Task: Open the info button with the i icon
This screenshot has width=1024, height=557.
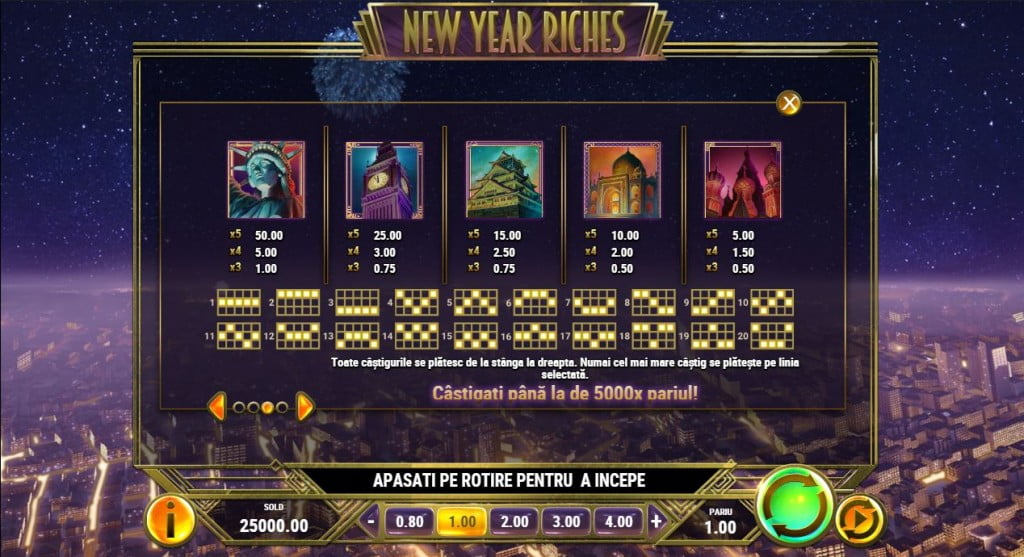Action: (x=170, y=520)
